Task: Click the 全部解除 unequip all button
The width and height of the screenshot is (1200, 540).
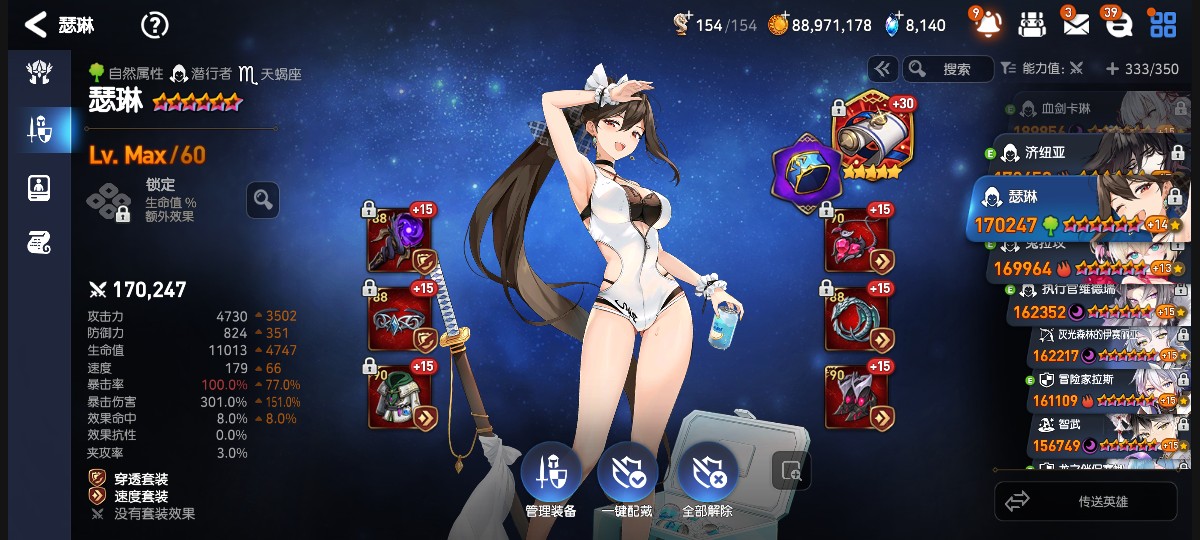Action: point(707,482)
